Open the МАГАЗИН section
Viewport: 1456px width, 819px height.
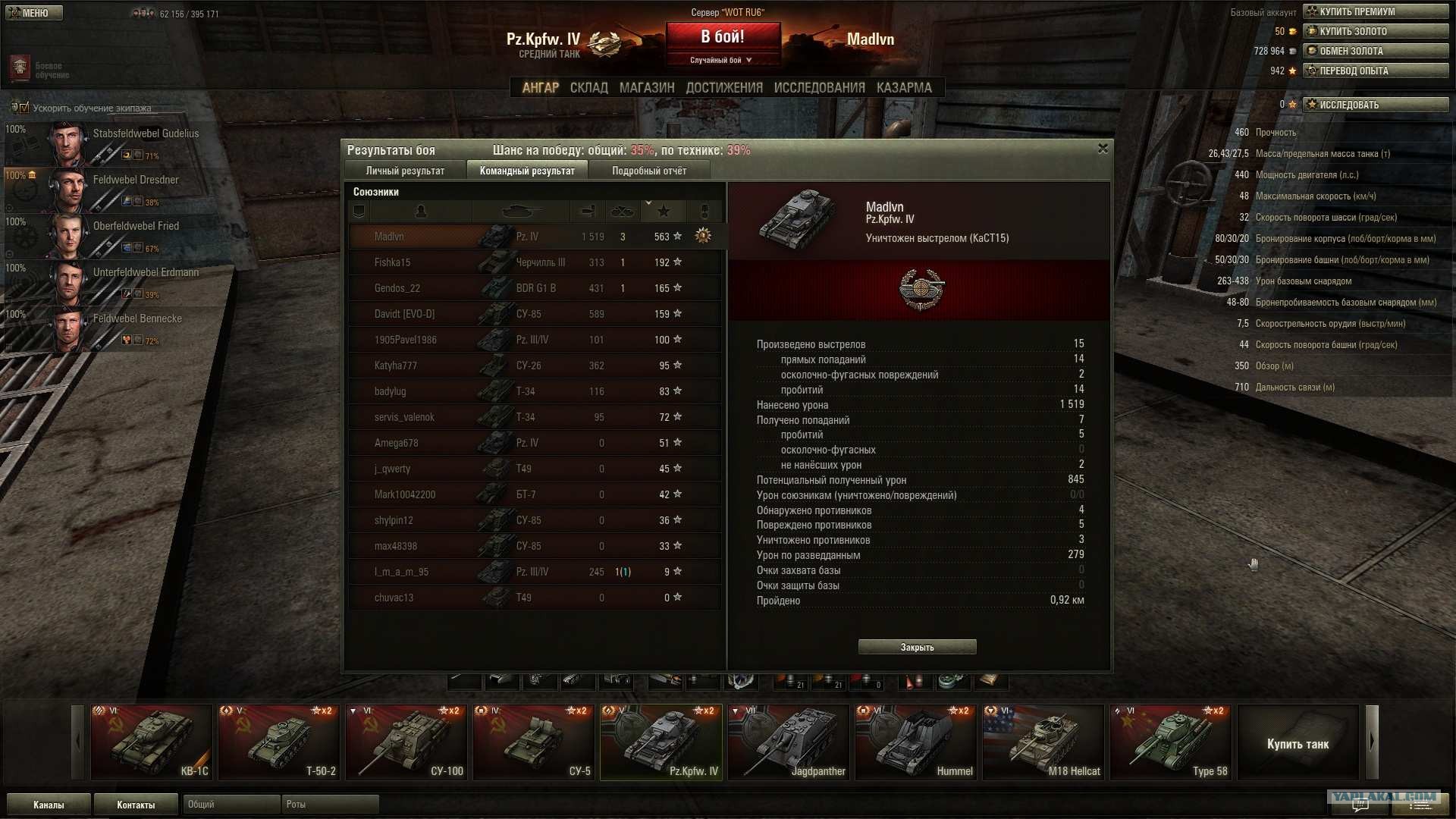point(647,88)
